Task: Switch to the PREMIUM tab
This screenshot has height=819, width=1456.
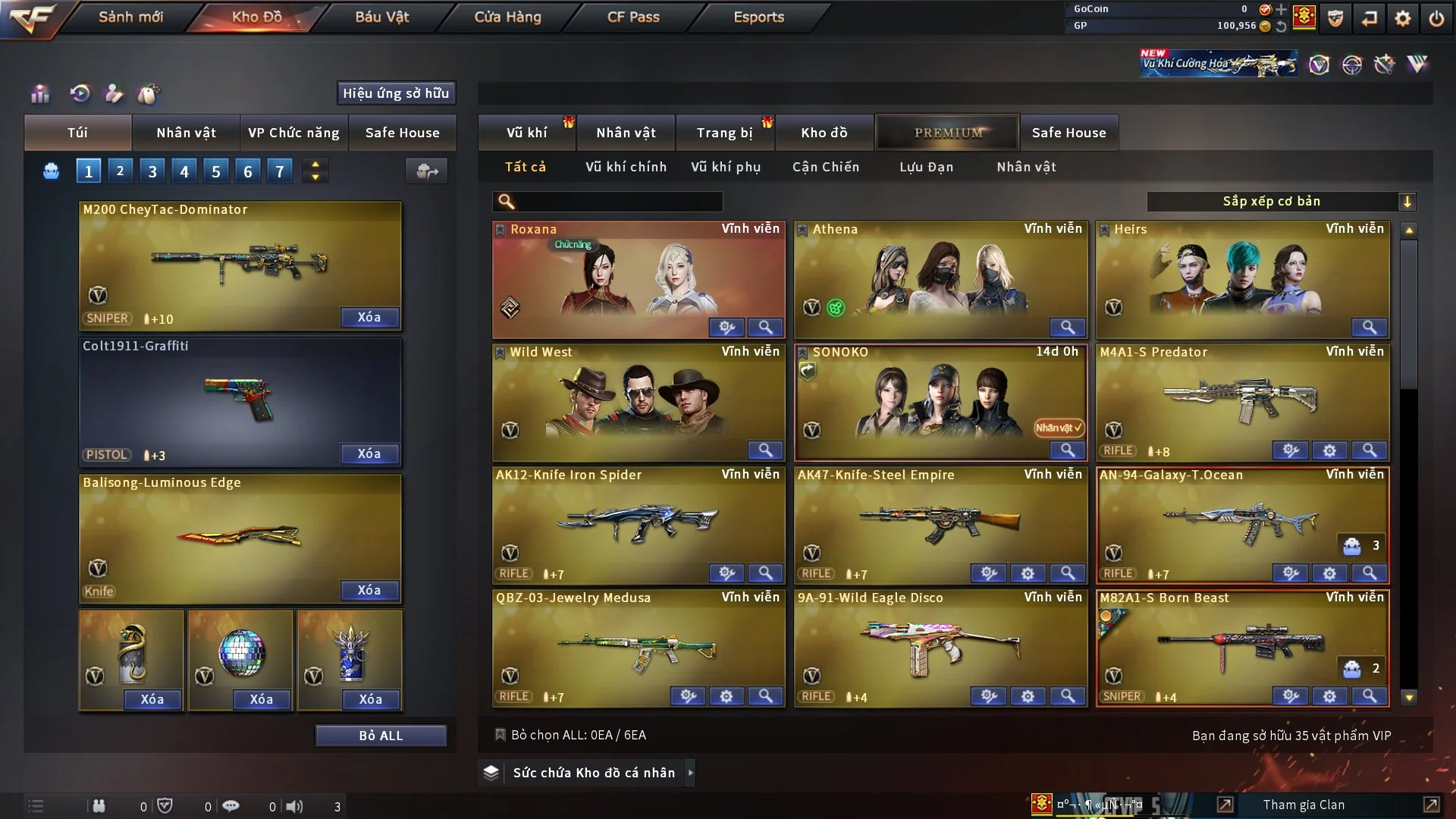Action: (947, 133)
